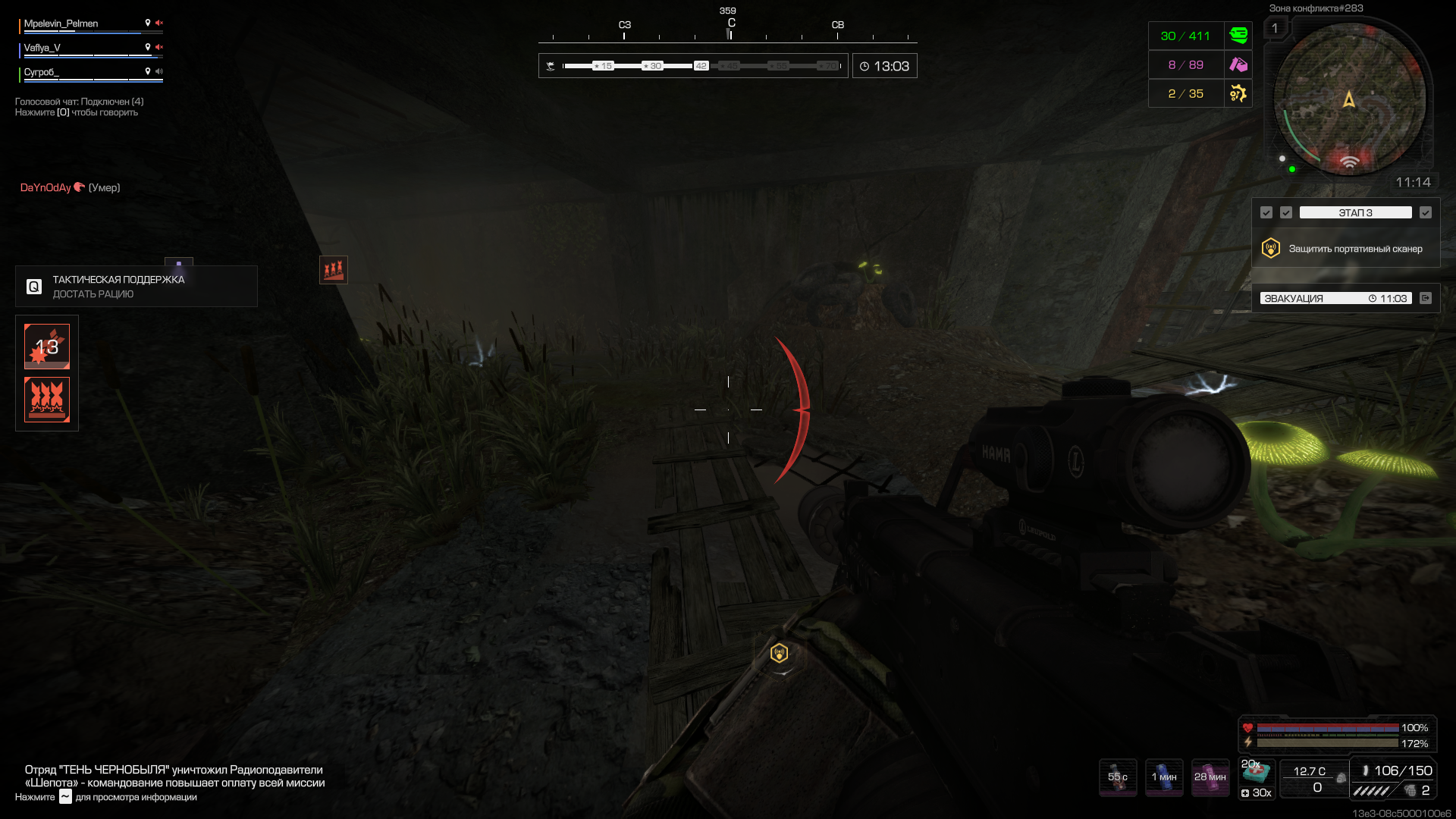Screen dimensions: 1456x819
Task: Select the blue booster slot with 1 мин
Action: (x=1164, y=777)
